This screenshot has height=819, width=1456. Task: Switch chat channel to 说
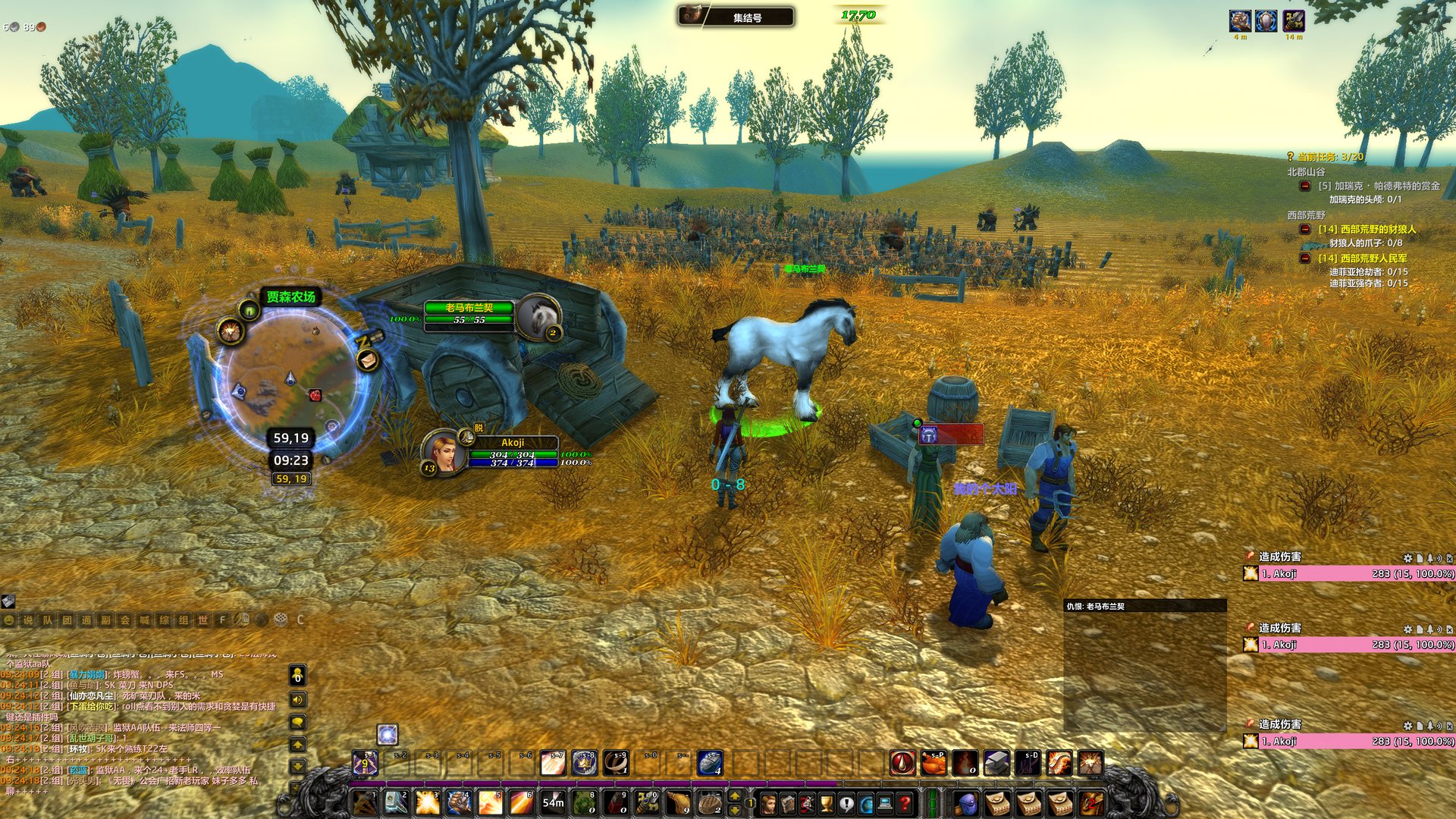[x=28, y=620]
